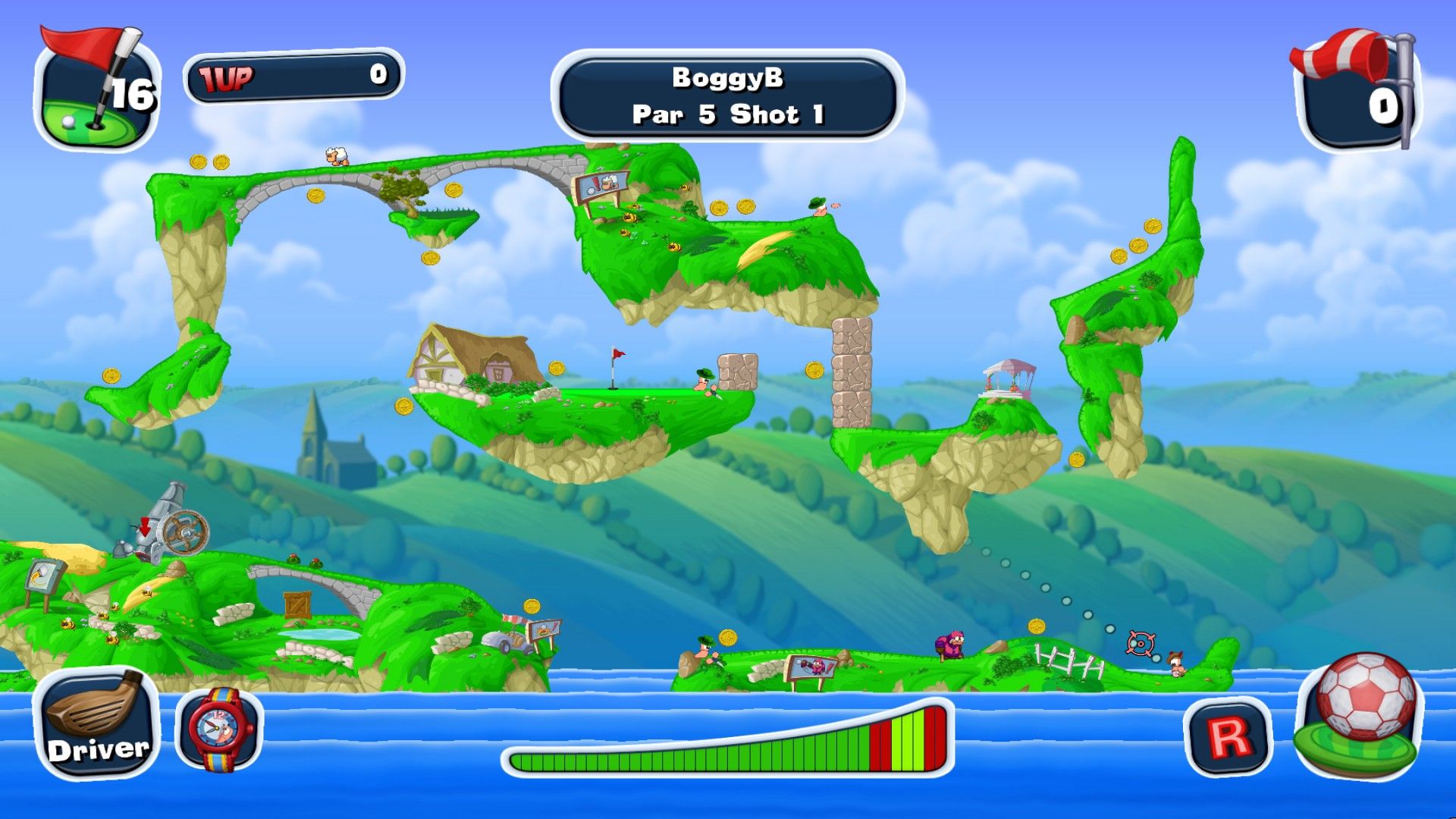Screen dimensions: 1456x819
Task: Expand the hole number 16 display
Action: point(130,93)
